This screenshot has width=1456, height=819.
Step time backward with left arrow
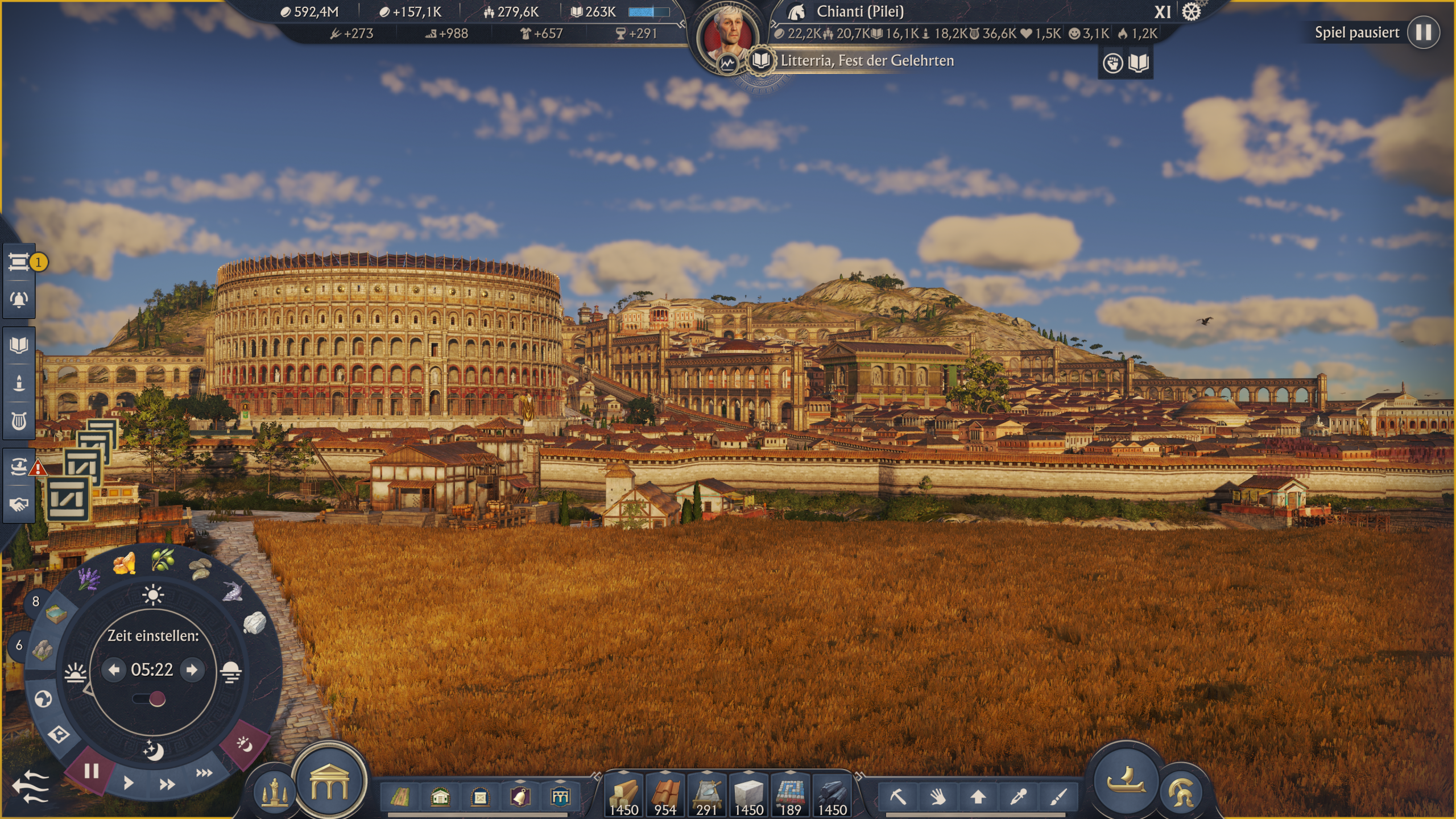point(114,670)
